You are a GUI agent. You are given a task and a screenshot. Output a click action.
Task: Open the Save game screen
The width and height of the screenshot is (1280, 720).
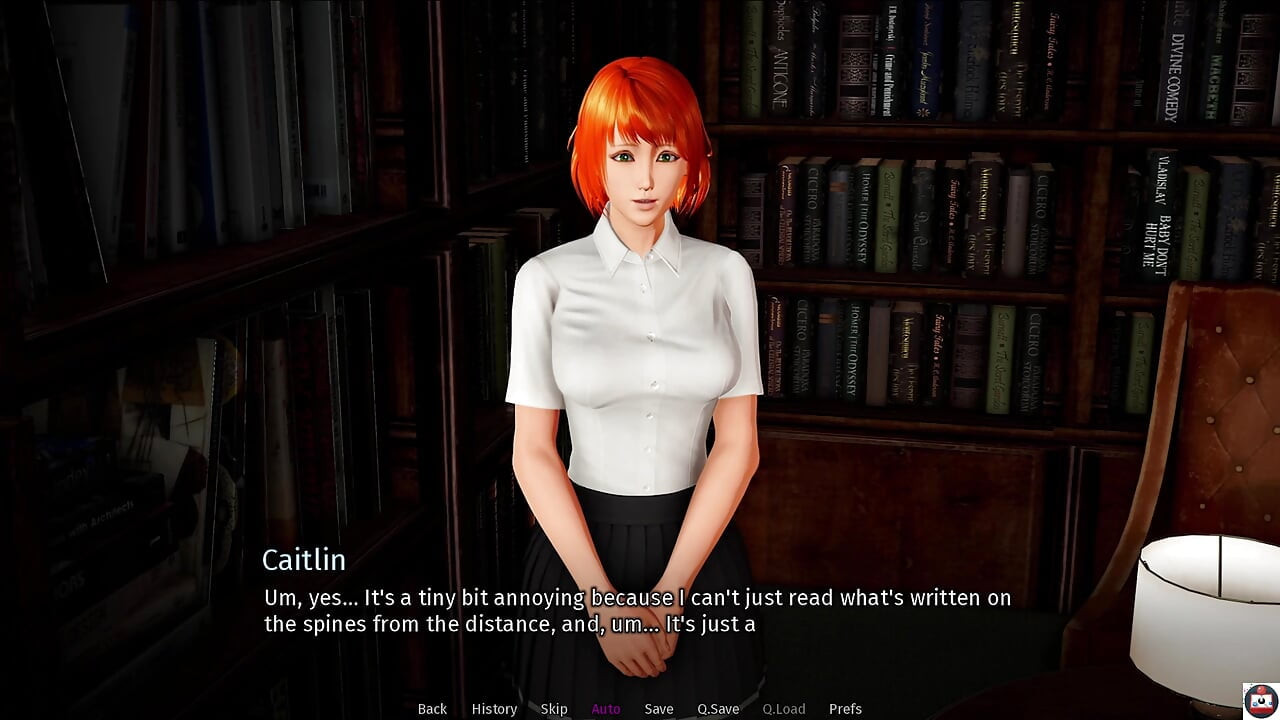click(x=659, y=709)
